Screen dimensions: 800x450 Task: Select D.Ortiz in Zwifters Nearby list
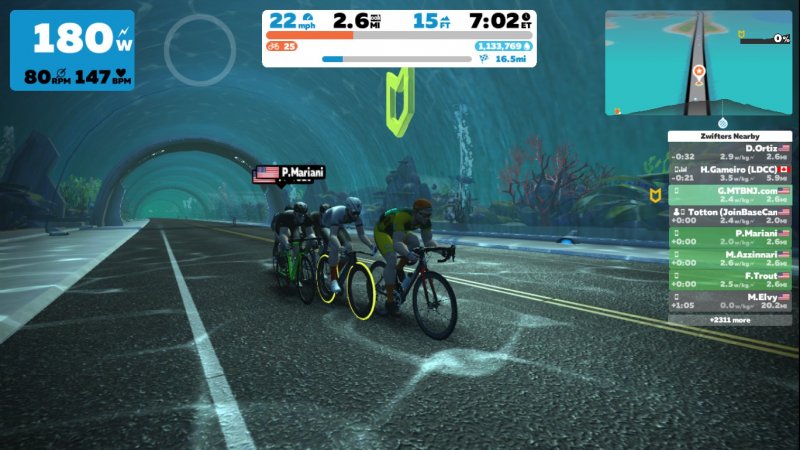tap(729, 152)
